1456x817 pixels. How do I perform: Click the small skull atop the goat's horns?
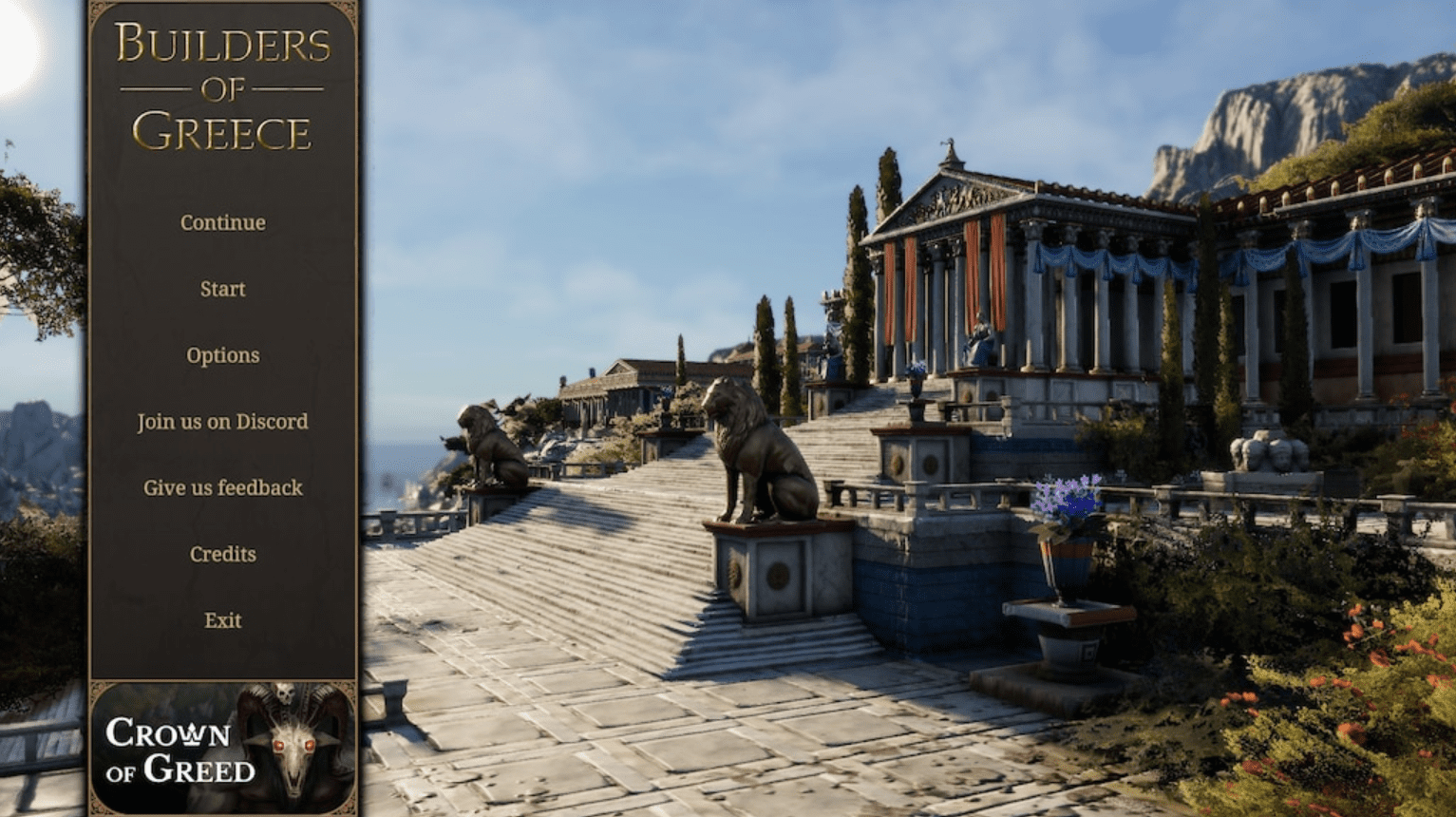point(284,694)
